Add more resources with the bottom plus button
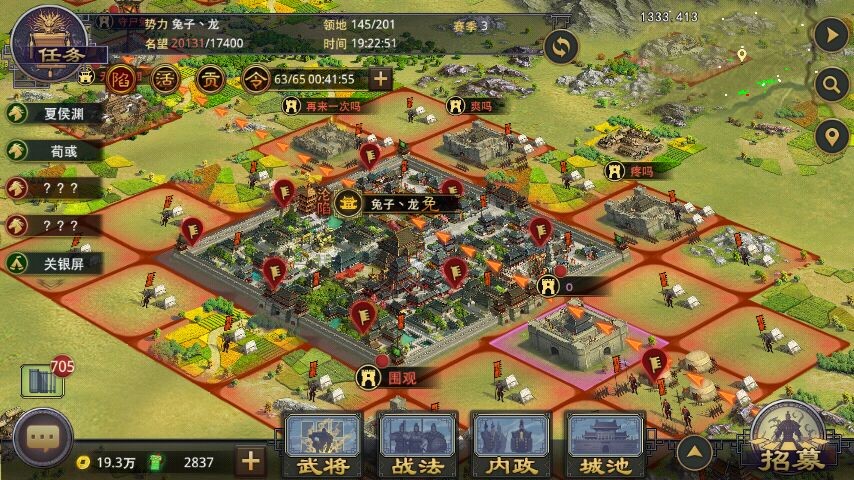 point(250,461)
